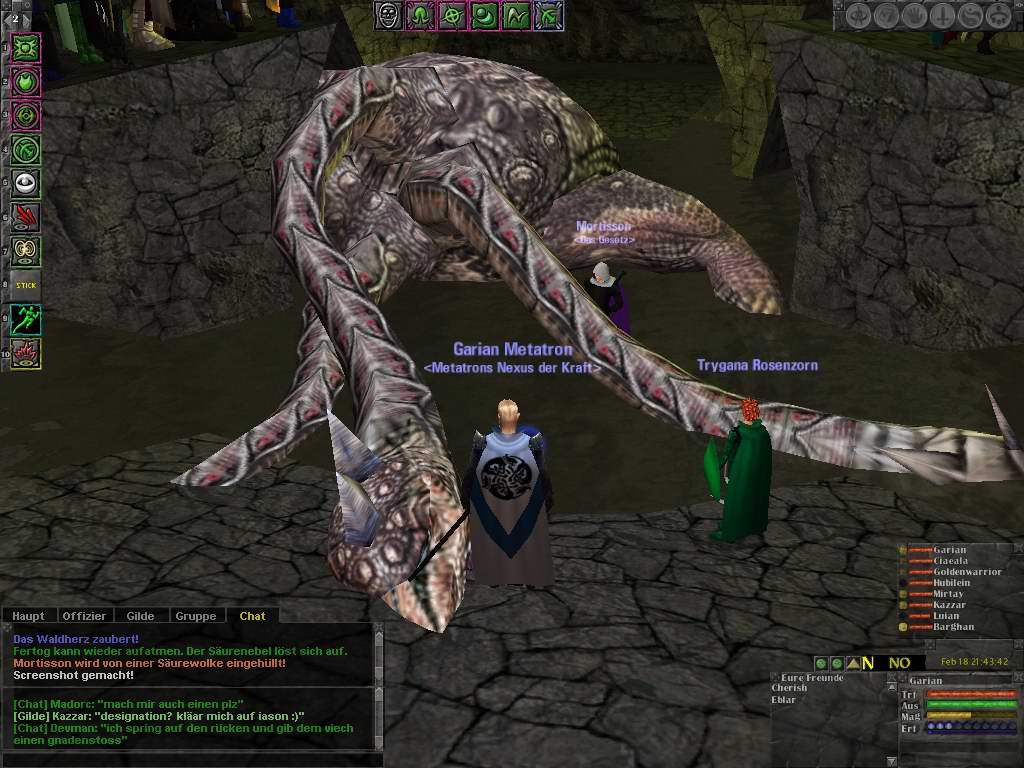This screenshot has width=1024, height=768.
Task: Use the butterfly-shaped hotbar slot 7
Action: [26, 250]
